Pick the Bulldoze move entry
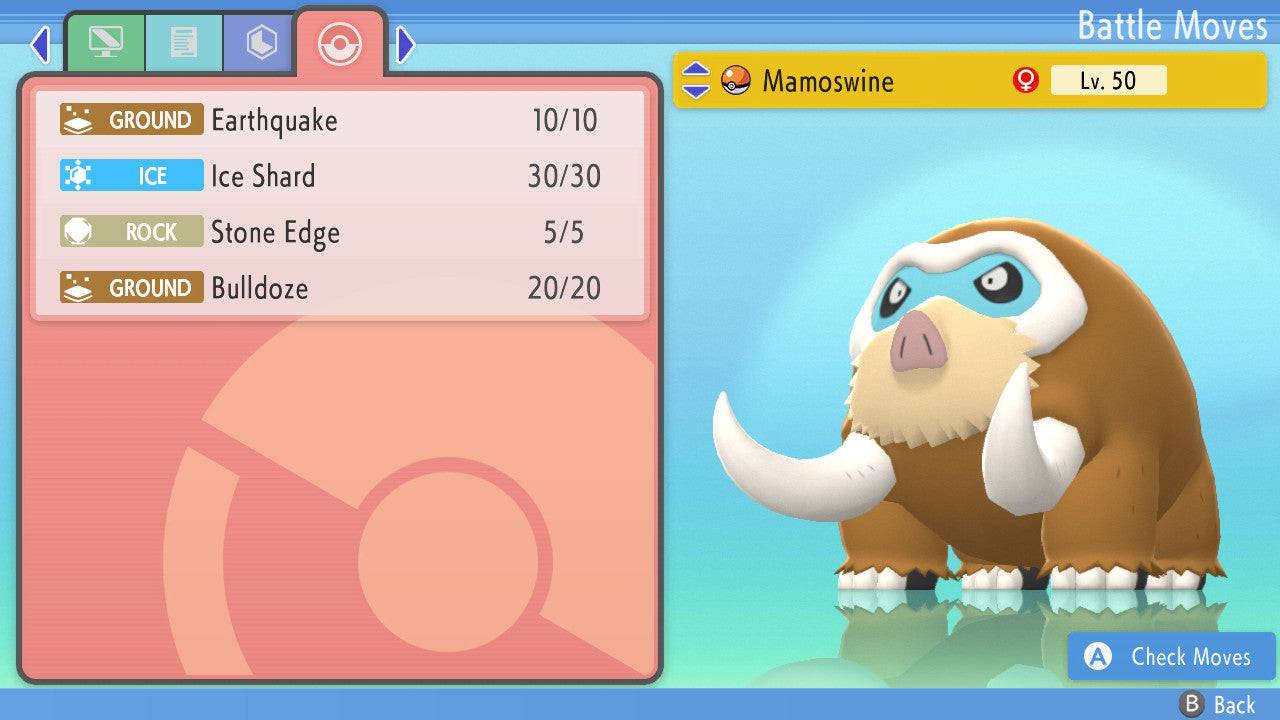Image resolution: width=1280 pixels, height=720 pixels. click(340, 289)
